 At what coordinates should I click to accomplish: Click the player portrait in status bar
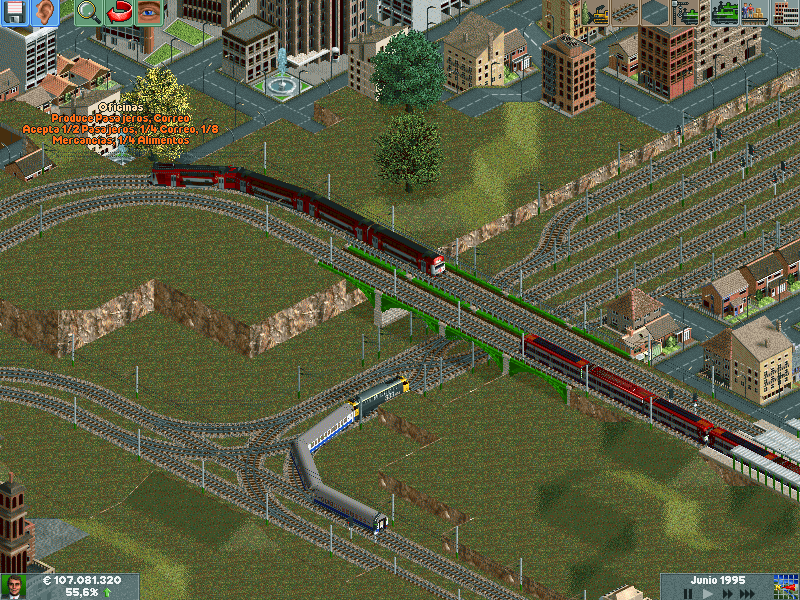click(14, 587)
